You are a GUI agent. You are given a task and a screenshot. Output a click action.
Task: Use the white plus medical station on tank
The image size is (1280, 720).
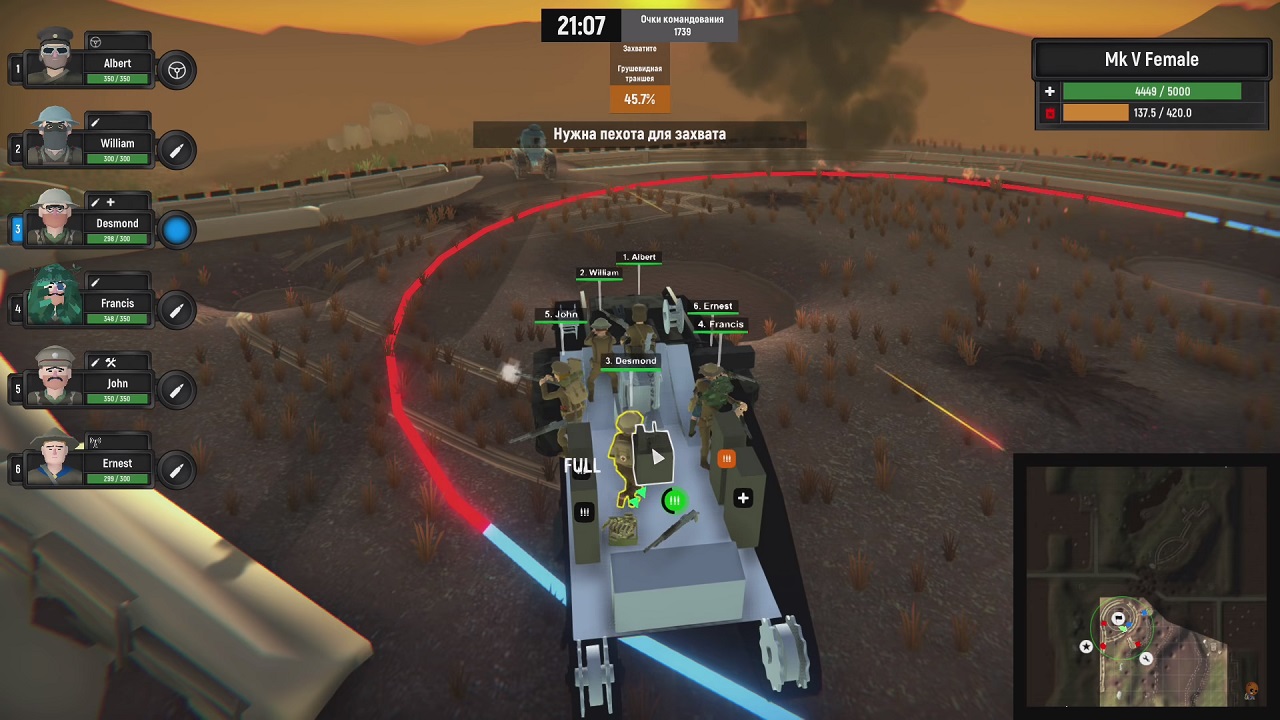743,498
